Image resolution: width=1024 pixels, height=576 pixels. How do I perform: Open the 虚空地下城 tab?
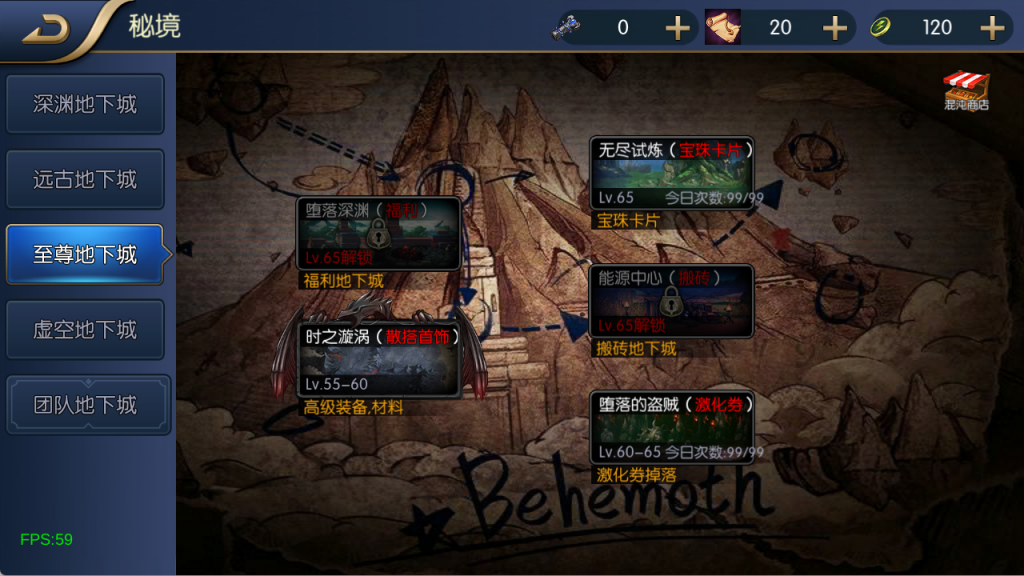pos(85,330)
